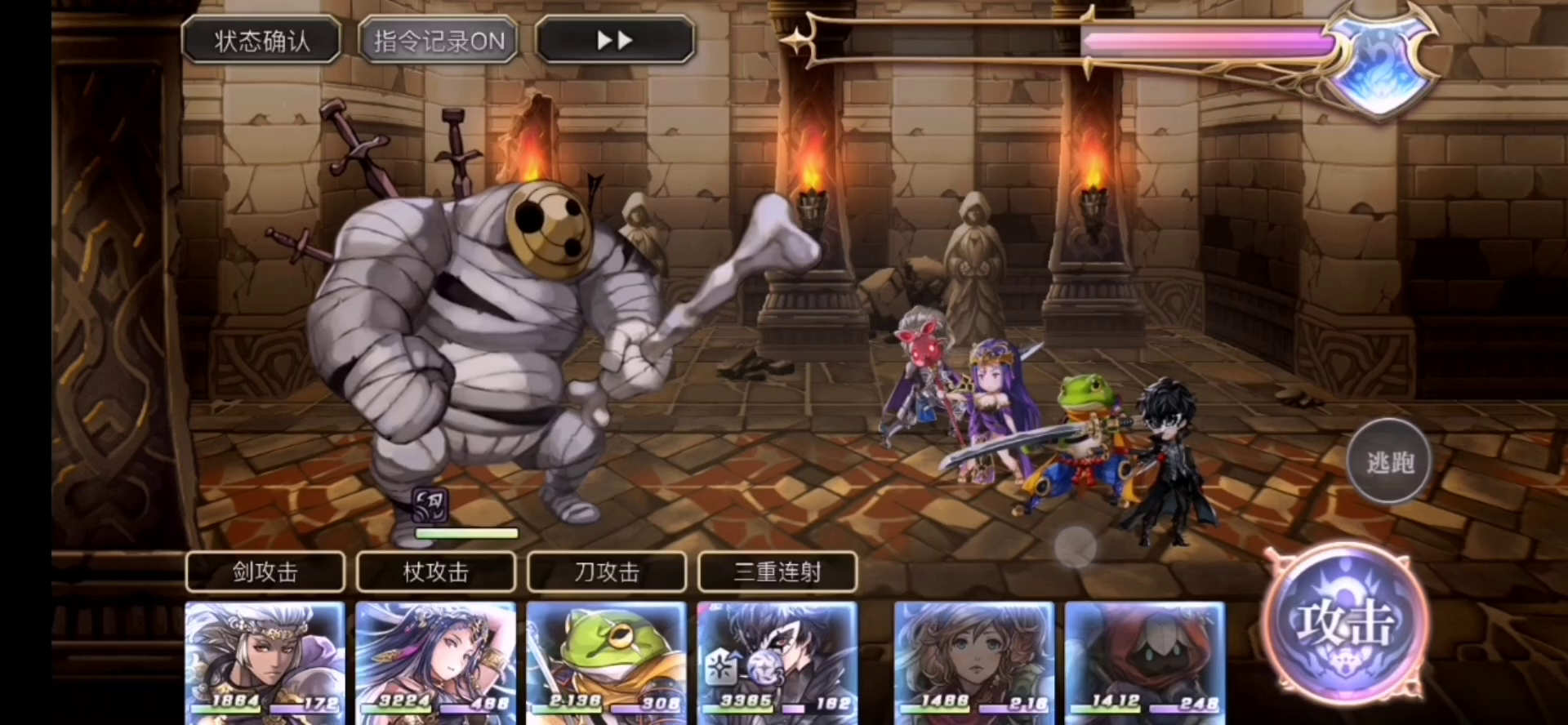Select the white-haired swordsman portrait card
Image resolution: width=1568 pixels, height=725 pixels.
pos(265,661)
